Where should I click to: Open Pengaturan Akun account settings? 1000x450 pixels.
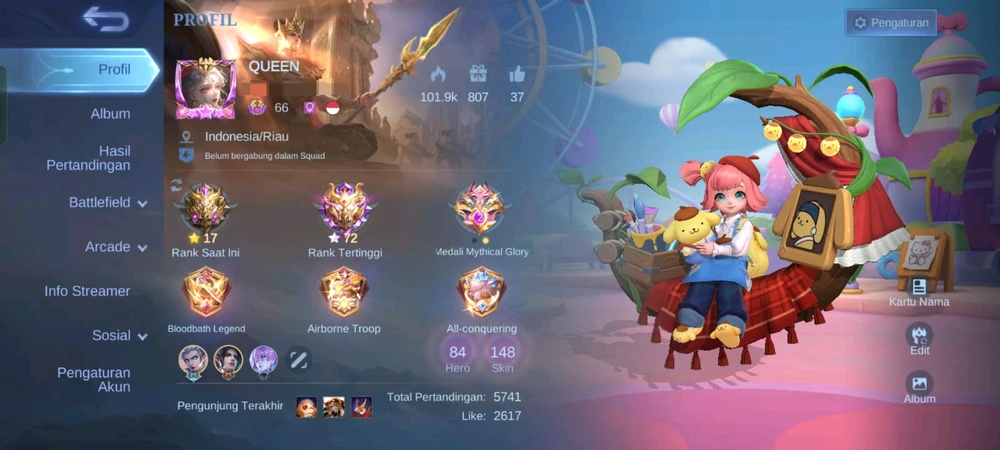pyautogui.click(x=93, y=379)
